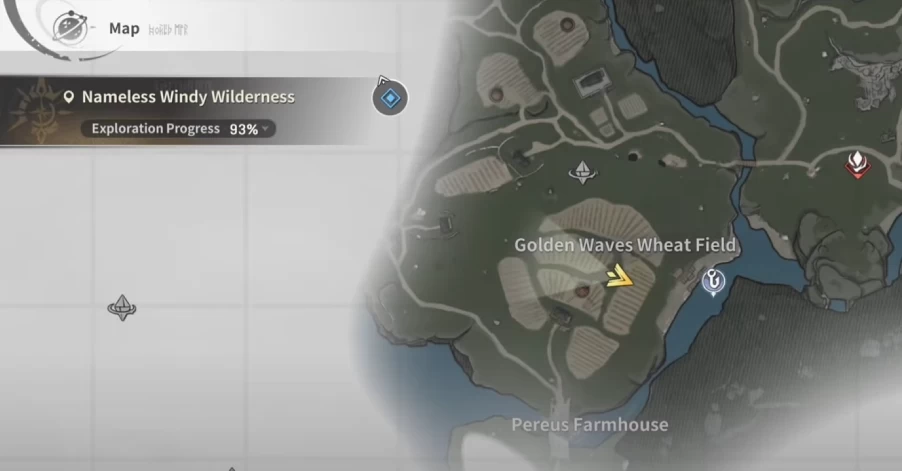The image size is (902, 471).
Task: Select the Nameless Windy Wilderness region header
Action: pos(187,97)
